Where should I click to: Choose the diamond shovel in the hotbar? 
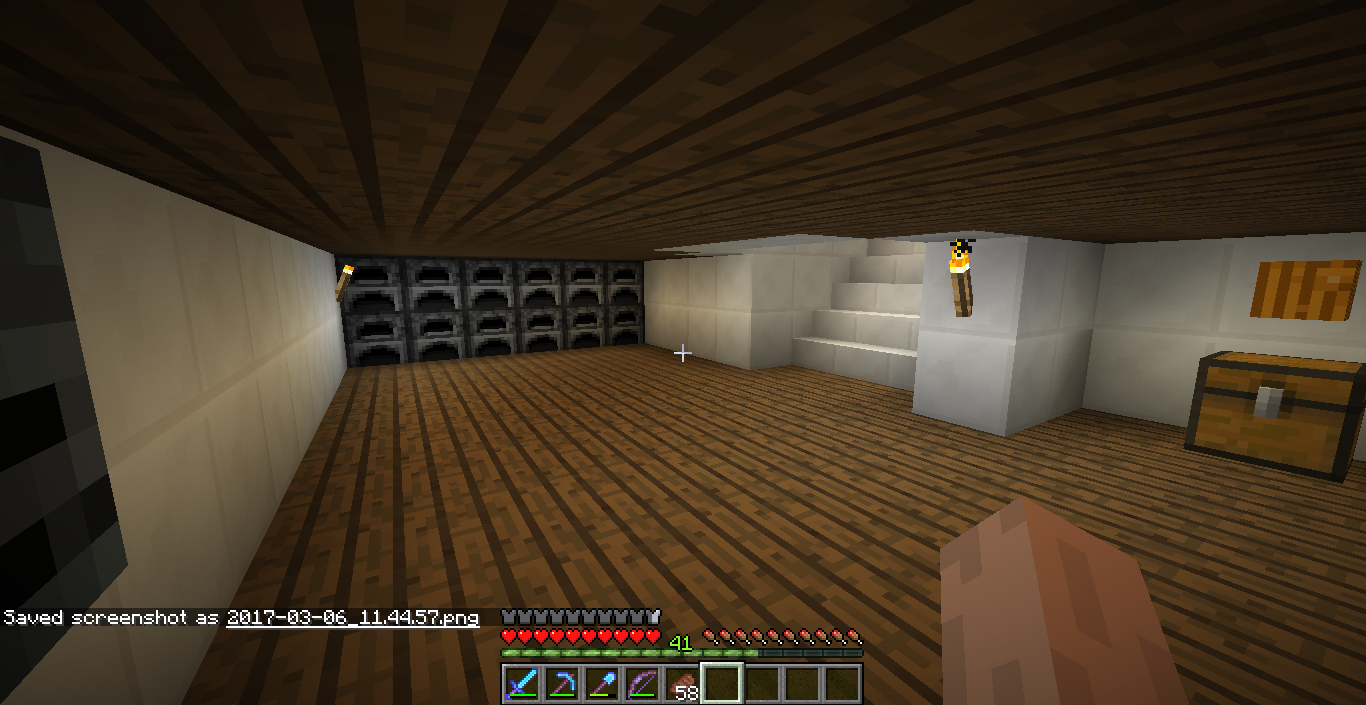tap(602, 684)
